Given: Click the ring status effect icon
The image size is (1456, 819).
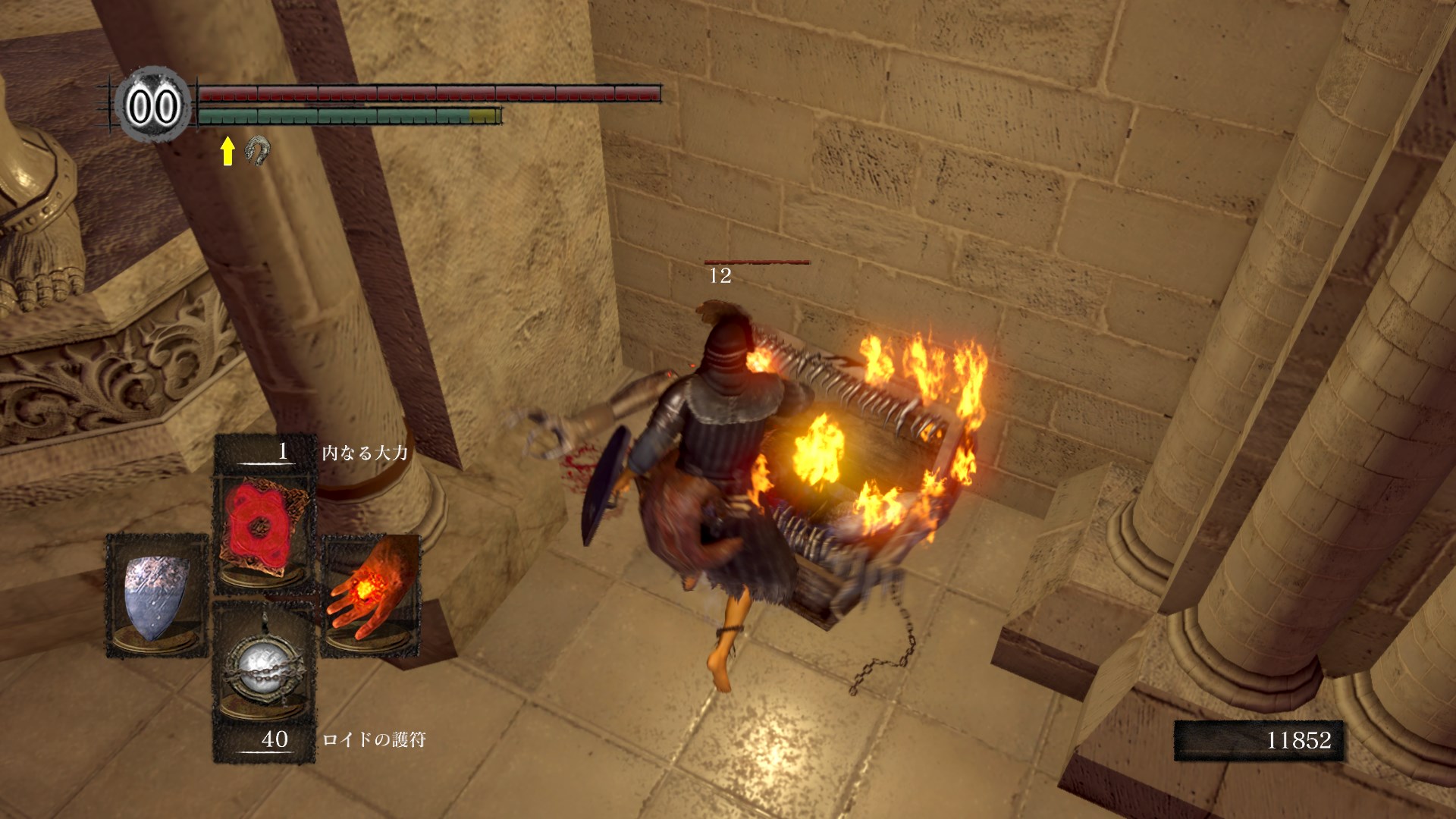Looking at the screenshot, I should tap(259, 150).
